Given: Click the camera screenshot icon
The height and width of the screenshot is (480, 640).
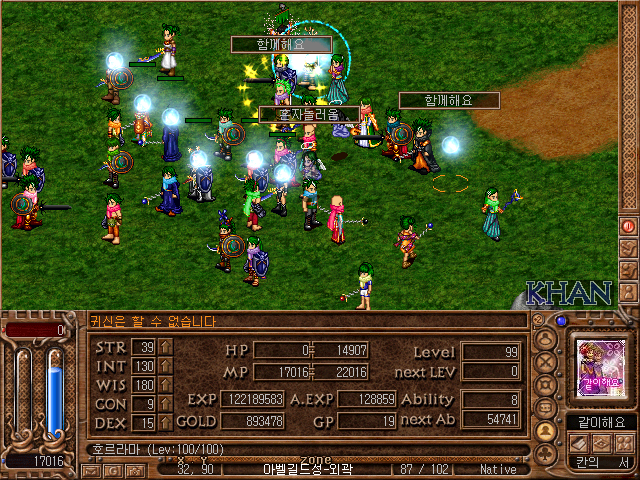Looking at the screenshot, I should tap(136, 469).
